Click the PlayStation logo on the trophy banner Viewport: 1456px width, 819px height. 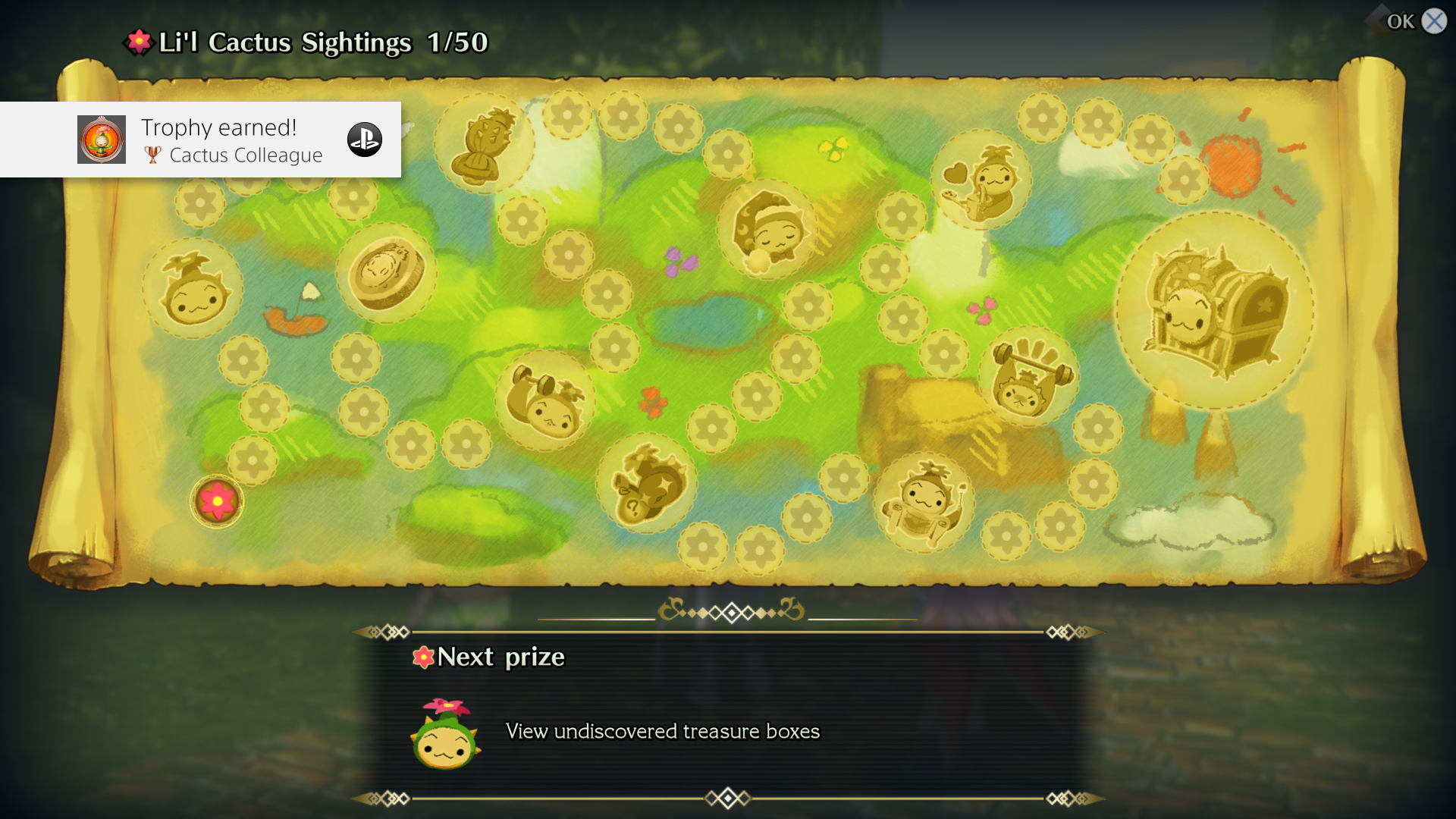[365, 140]
